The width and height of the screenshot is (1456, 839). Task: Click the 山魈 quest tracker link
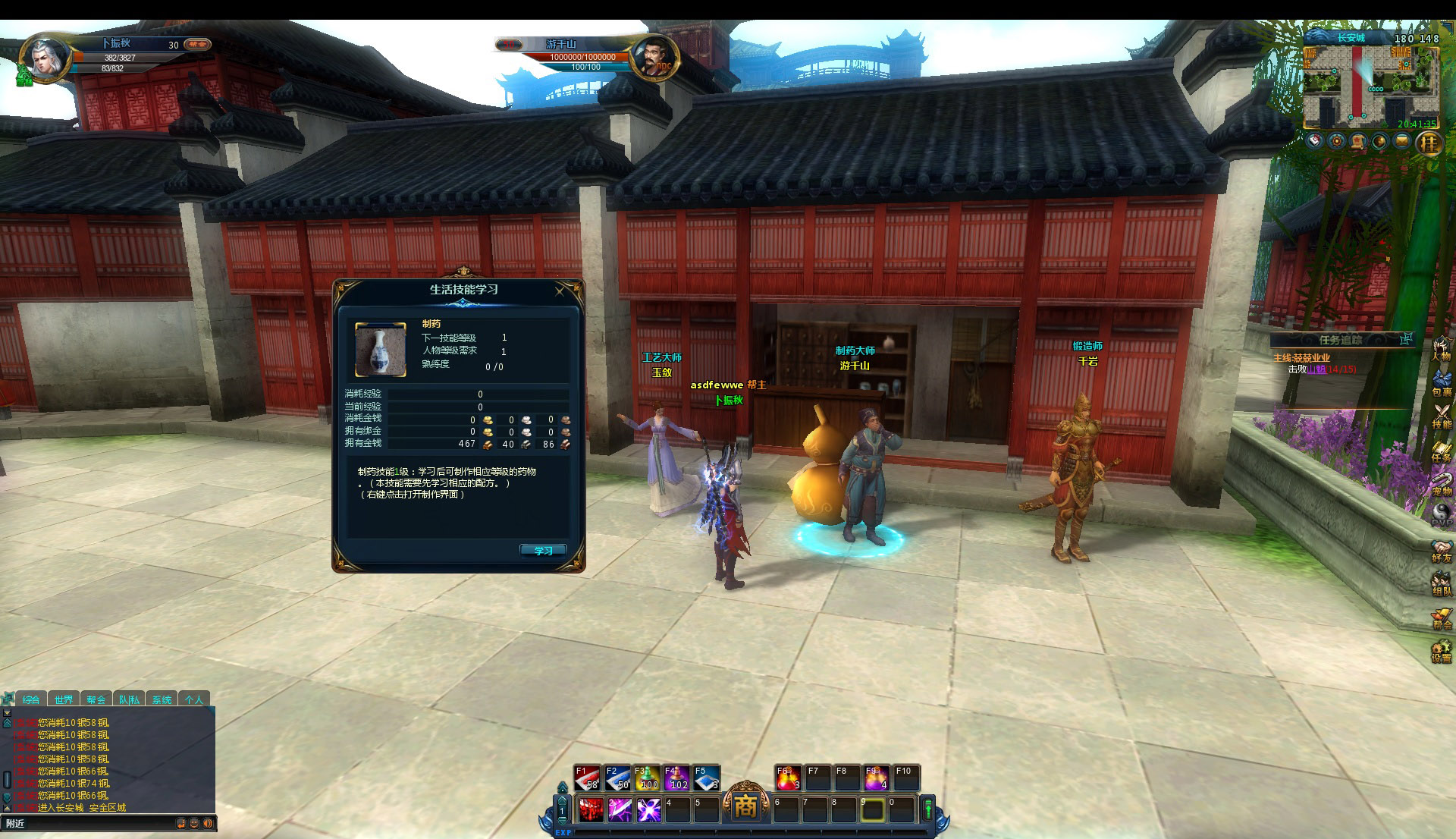(x=1316, y=369)
